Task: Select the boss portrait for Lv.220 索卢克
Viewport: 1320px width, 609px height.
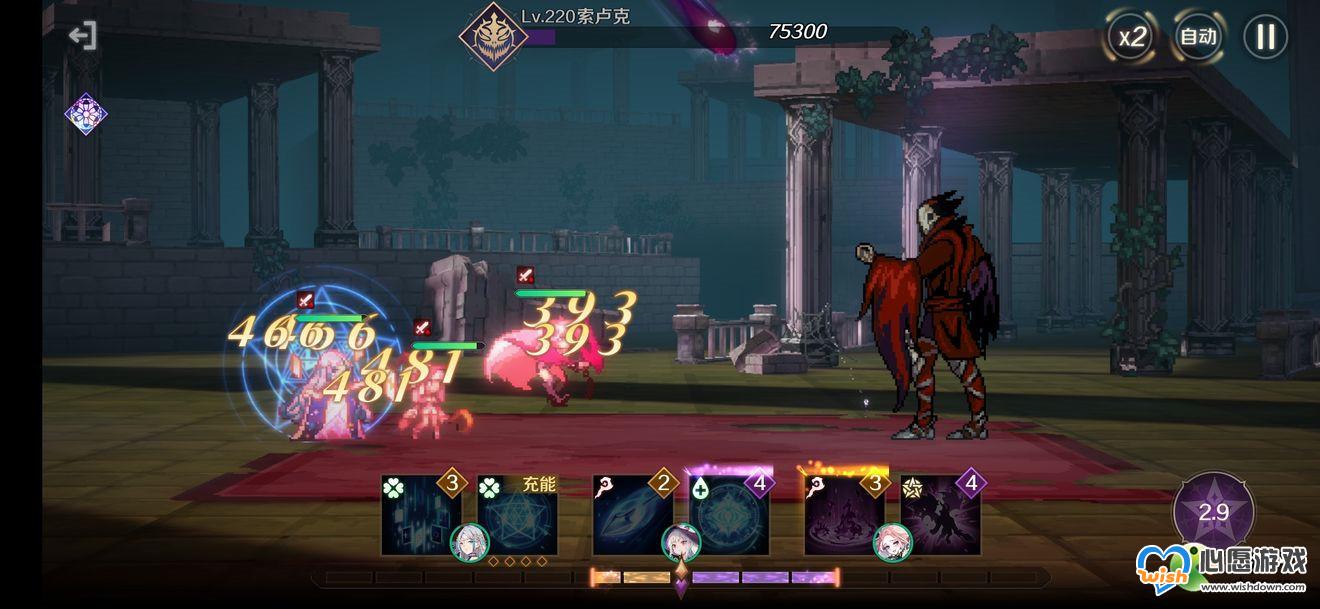Action: [x=493, y=36]
